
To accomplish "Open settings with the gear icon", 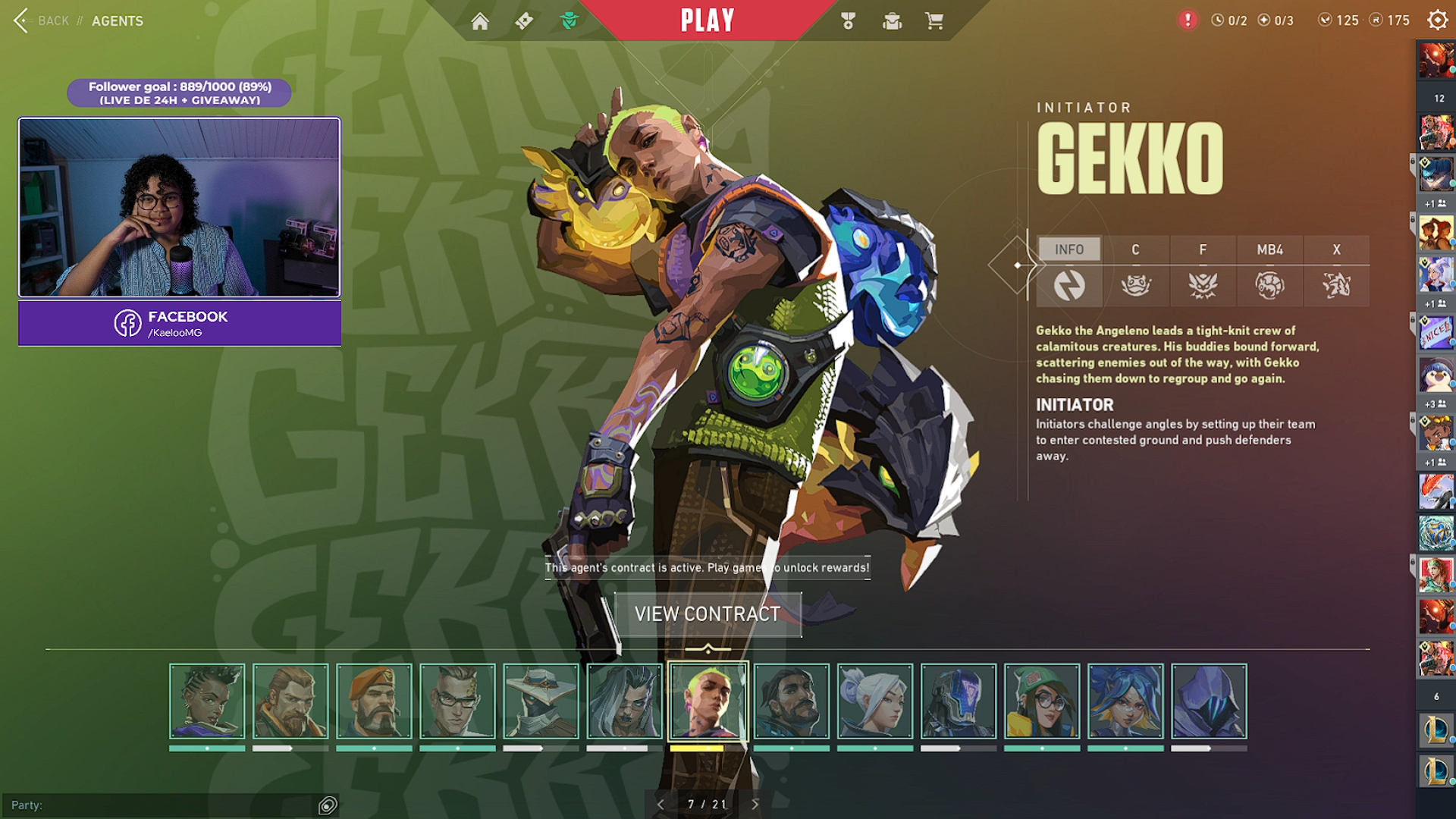I will click(x=1437, y=20).
